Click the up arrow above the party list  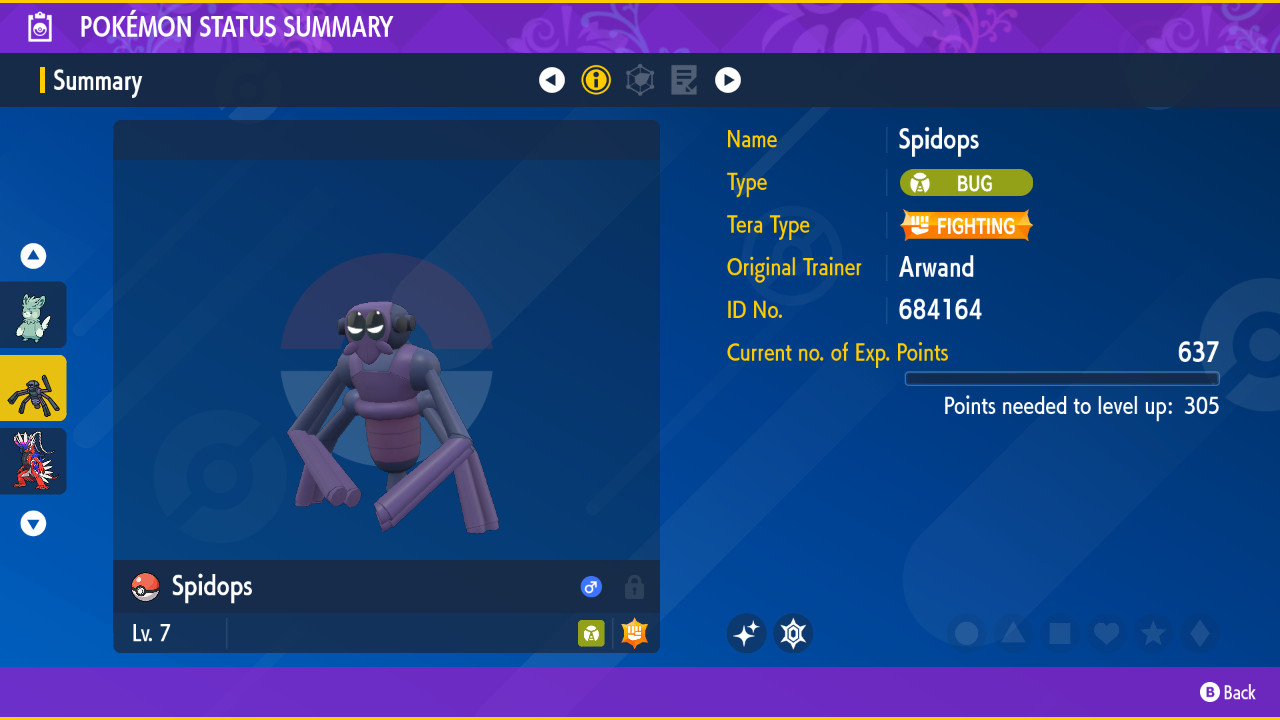click(33, 256)
